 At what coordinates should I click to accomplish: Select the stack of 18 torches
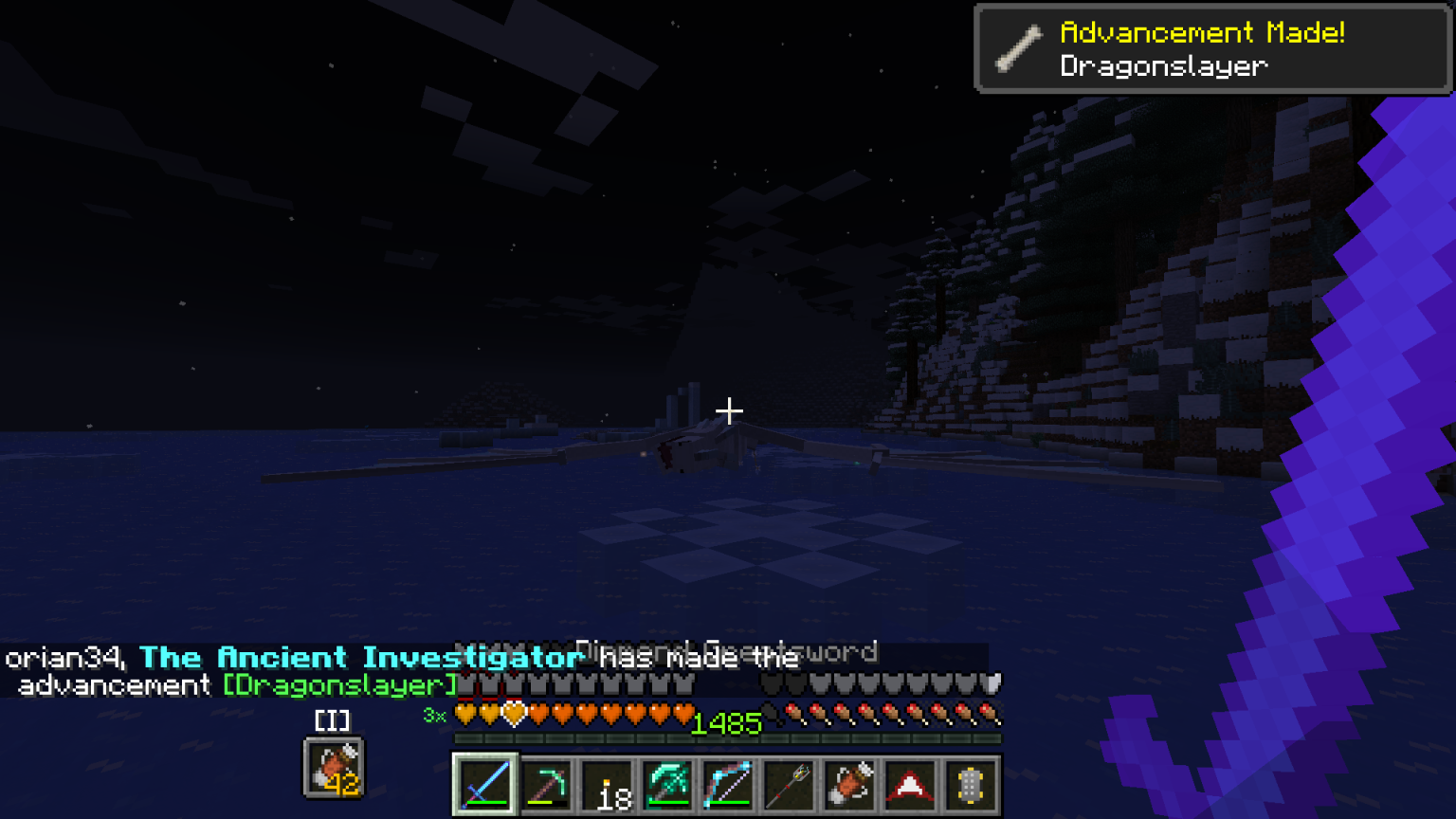pos(606,783)
